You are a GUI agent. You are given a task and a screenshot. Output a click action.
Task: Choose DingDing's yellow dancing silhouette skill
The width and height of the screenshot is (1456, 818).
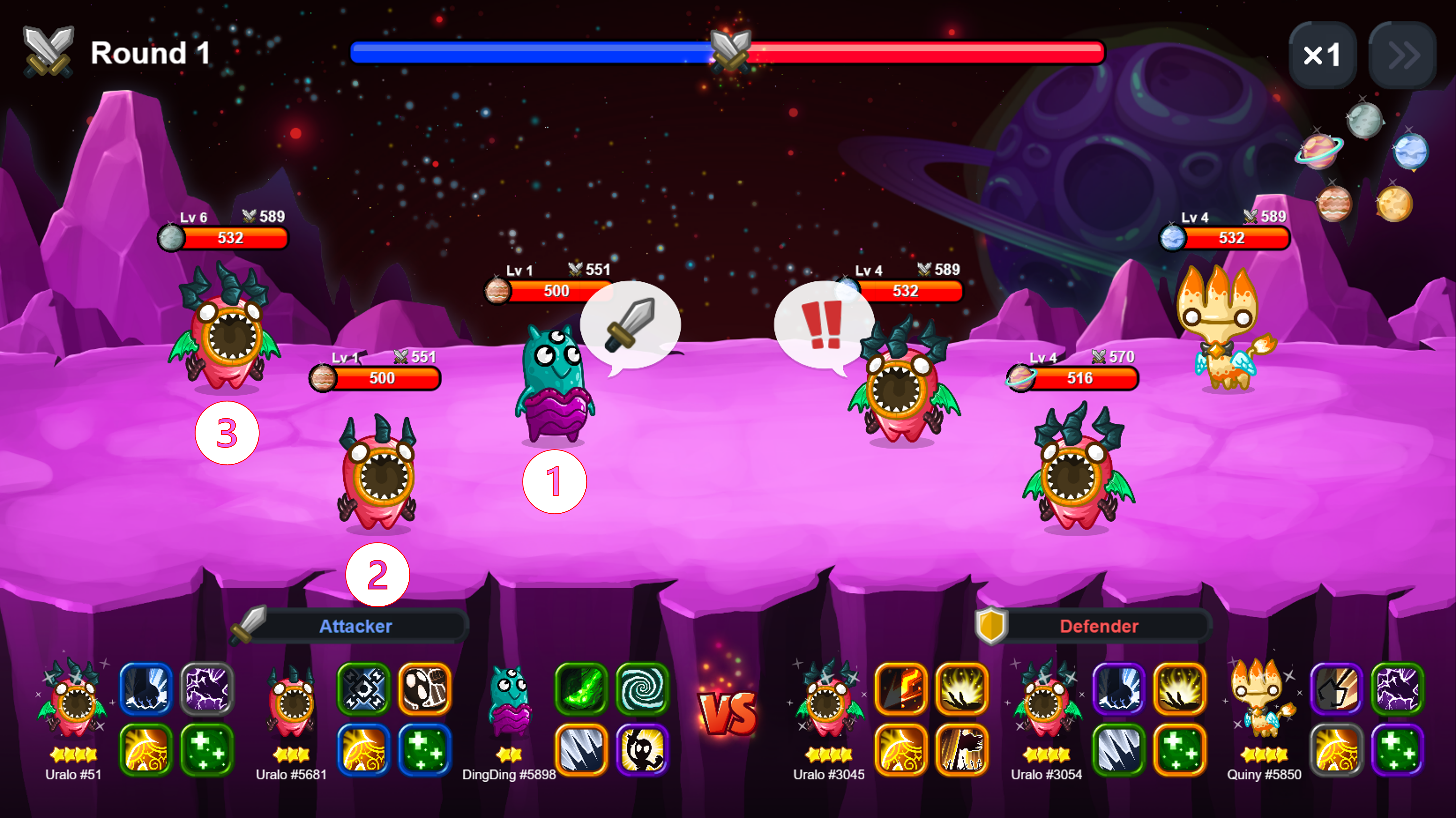tap(642, 750)
